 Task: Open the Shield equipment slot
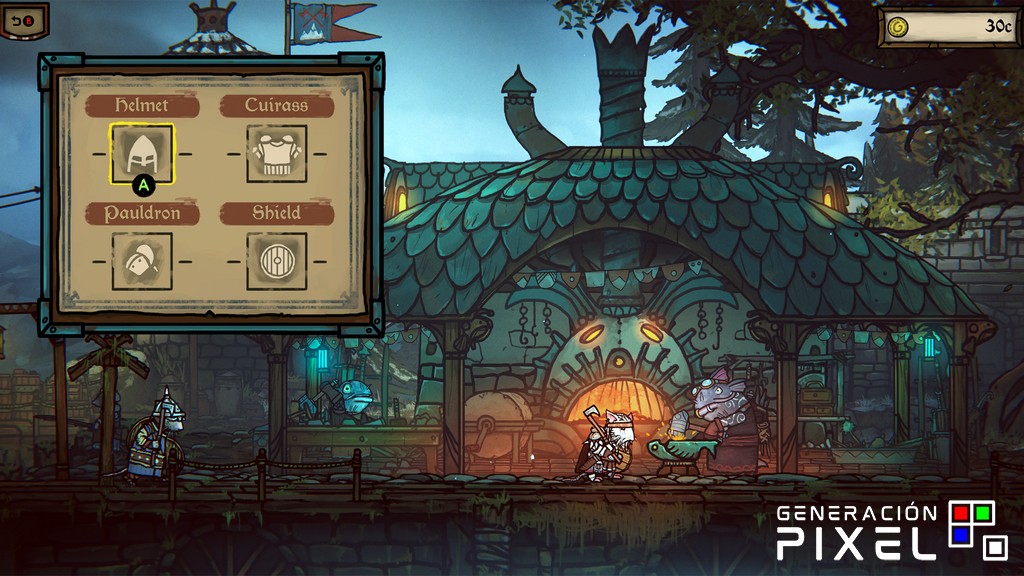pyautogui.click(x=276, y=261)
